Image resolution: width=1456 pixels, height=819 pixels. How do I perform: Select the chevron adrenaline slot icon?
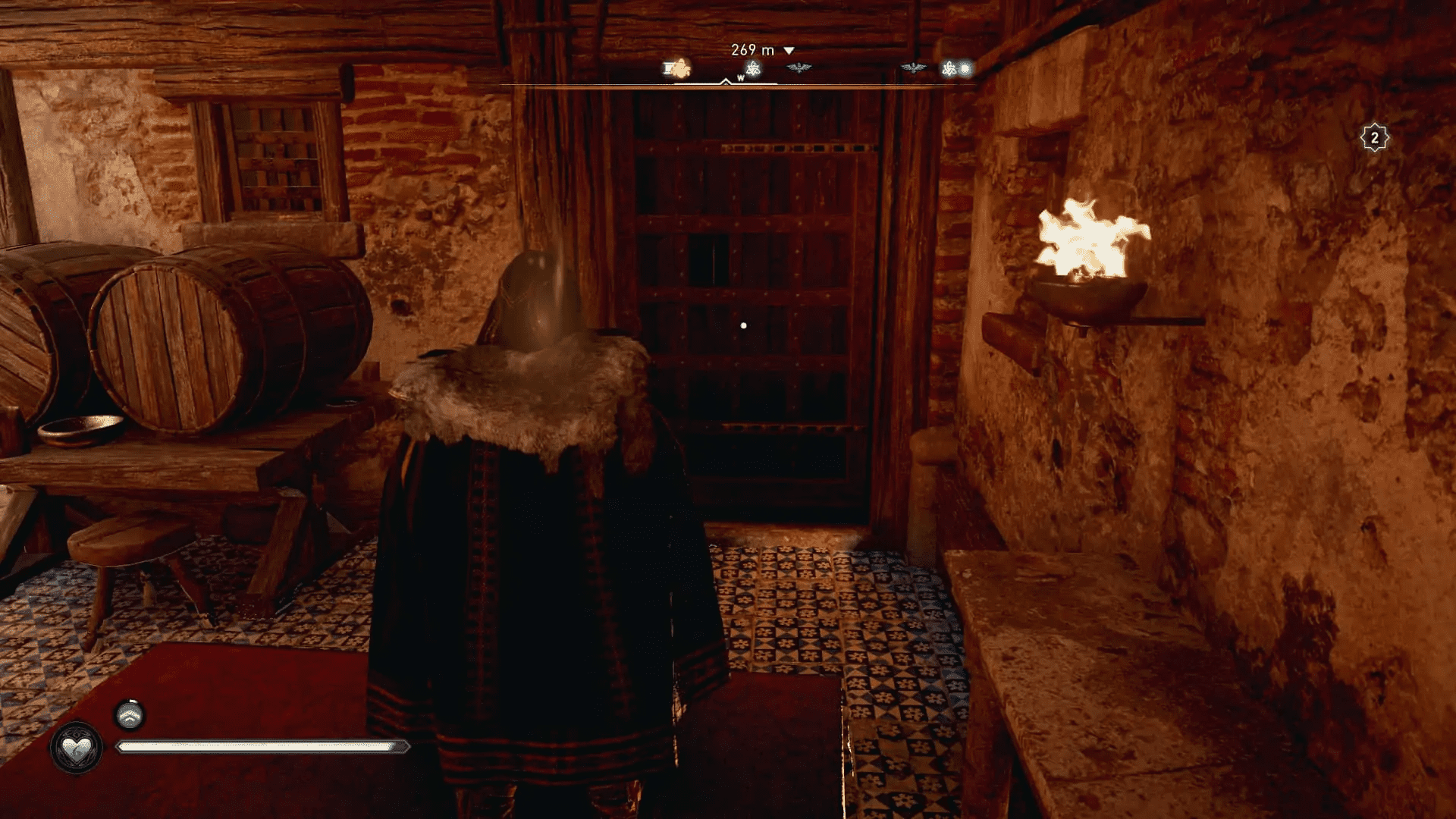(130, 715)
